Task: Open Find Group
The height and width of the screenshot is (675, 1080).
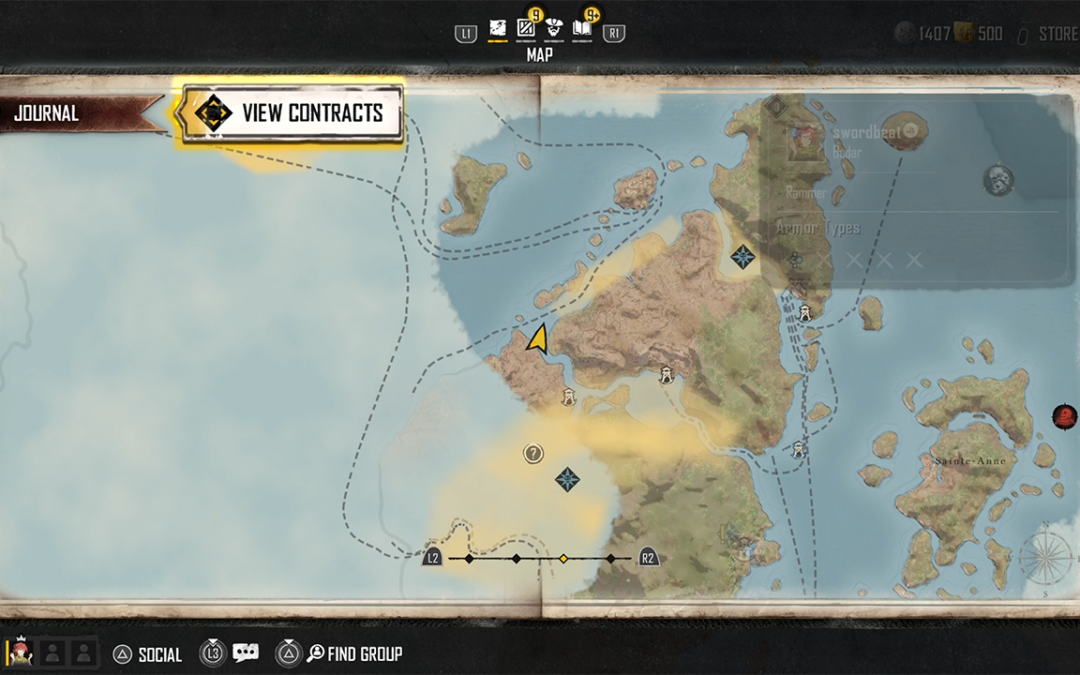Action: [x=354, y=654]
